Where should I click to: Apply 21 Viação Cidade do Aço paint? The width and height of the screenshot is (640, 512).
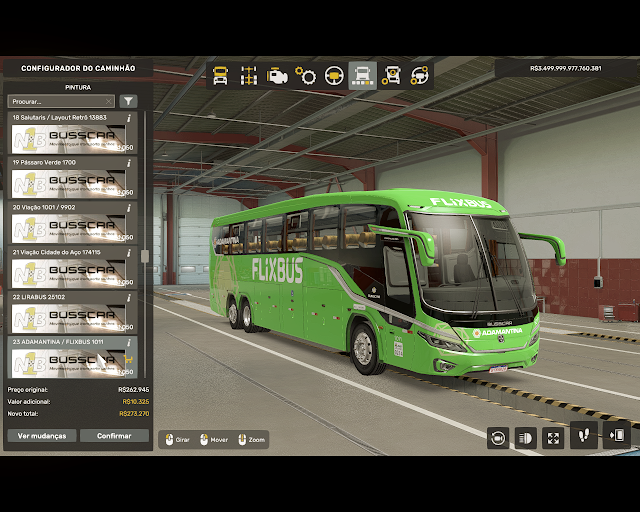(70, 273)
